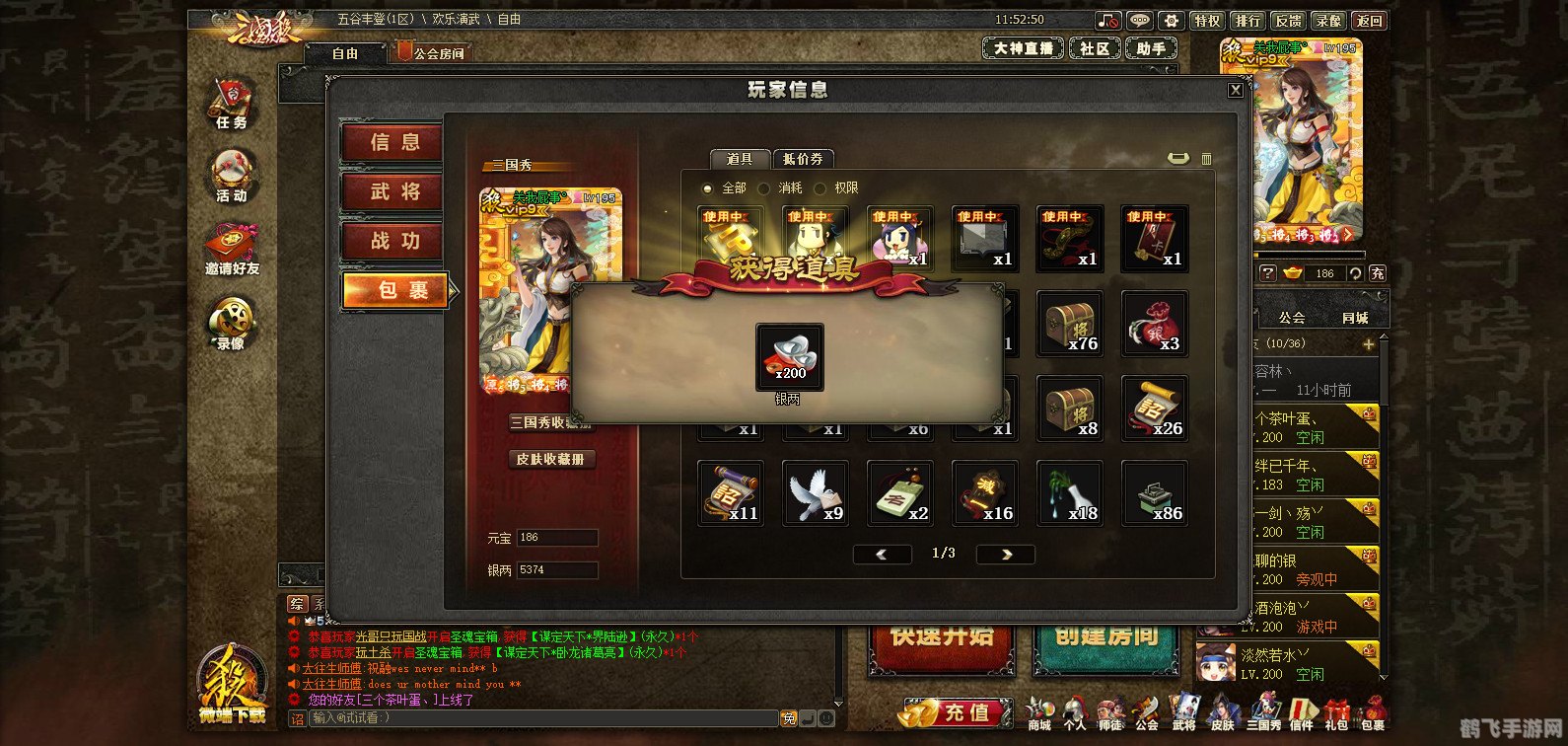
Task: Click the music note icon near the clock
Action: click(1108, 20)
